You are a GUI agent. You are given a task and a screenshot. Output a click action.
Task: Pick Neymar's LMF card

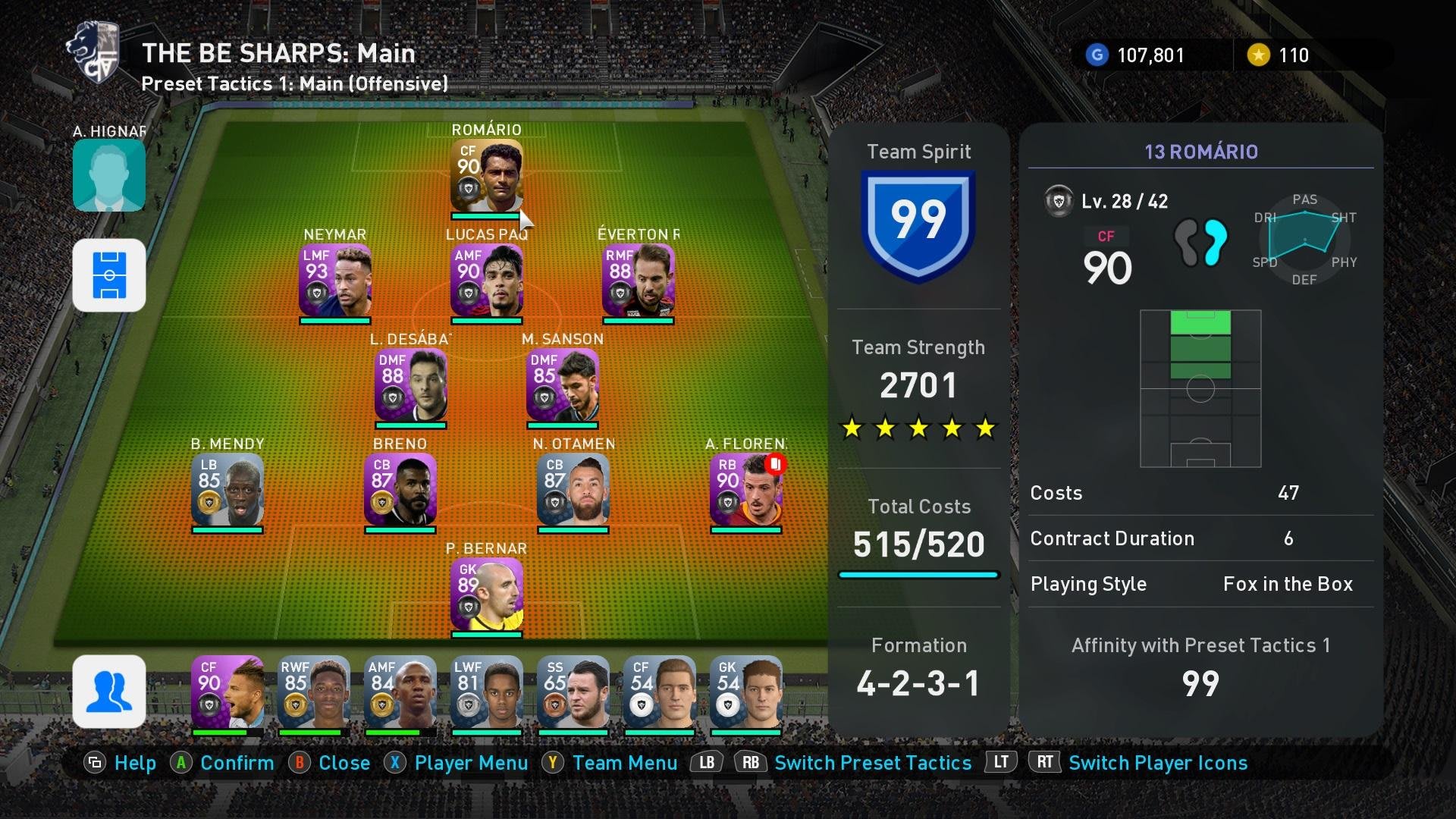point(334,280)
